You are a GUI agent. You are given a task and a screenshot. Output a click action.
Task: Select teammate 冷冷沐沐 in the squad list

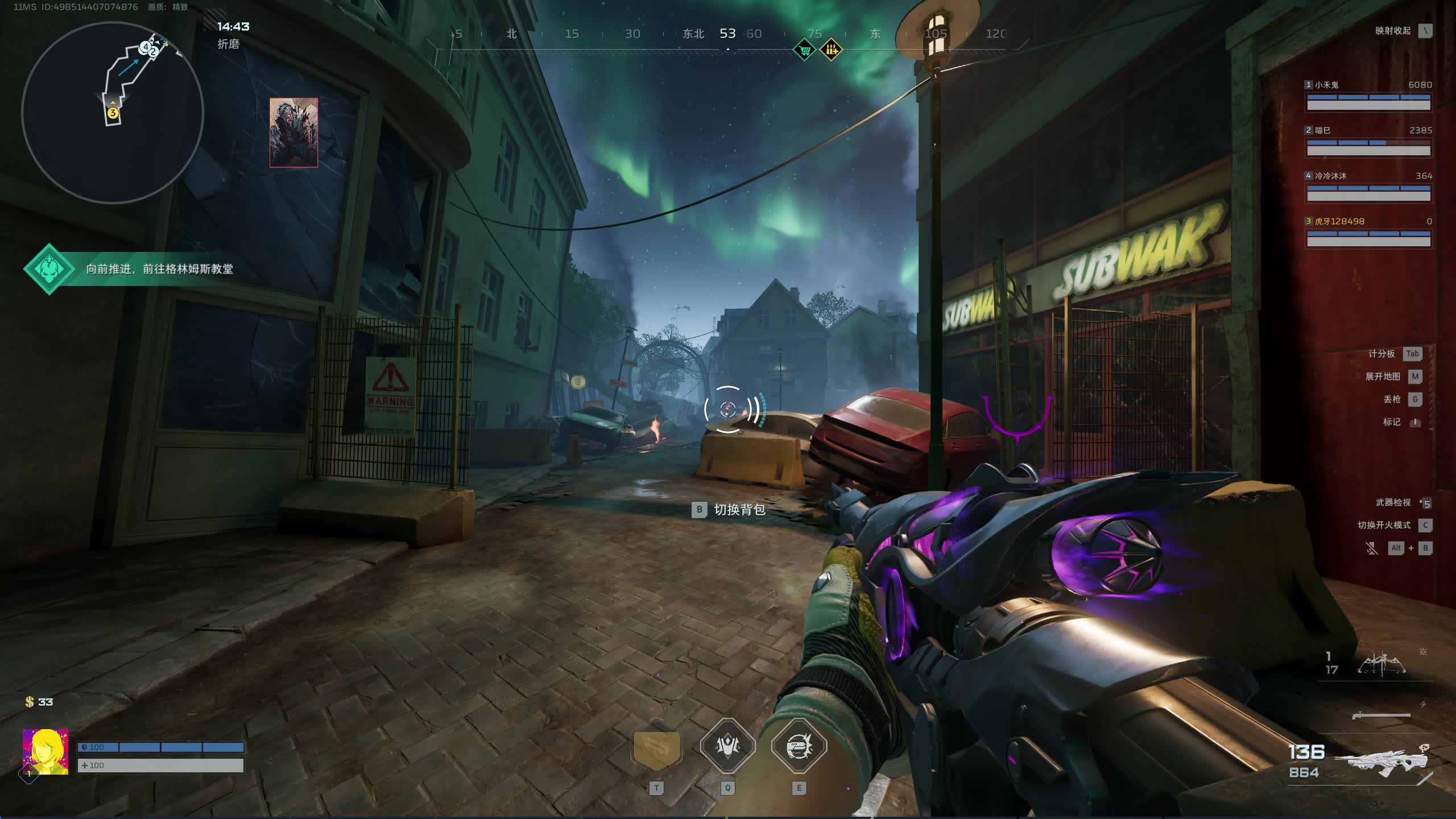click(1368, 188)
